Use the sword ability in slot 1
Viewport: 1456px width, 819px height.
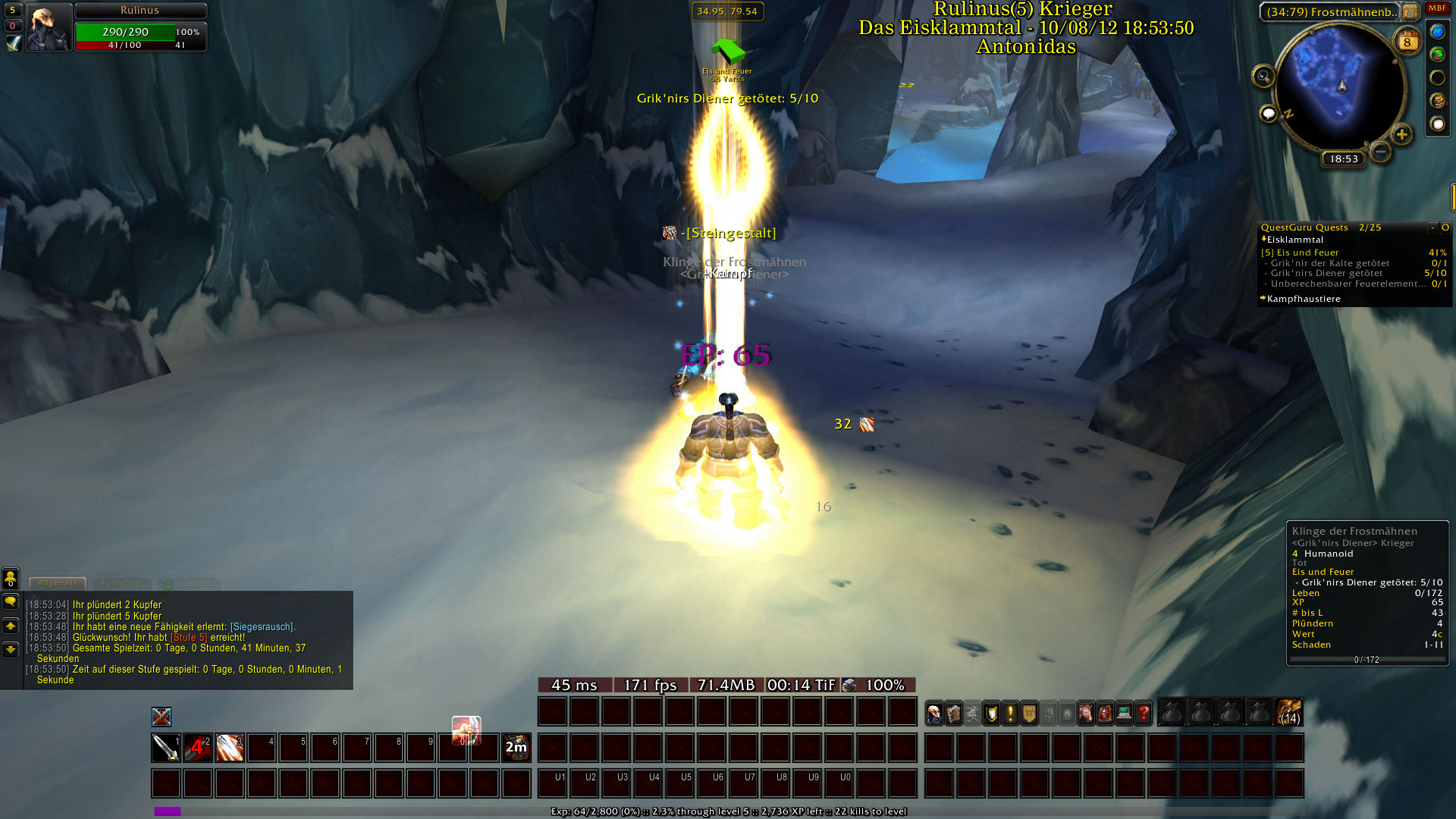click(x=166, y=748)
